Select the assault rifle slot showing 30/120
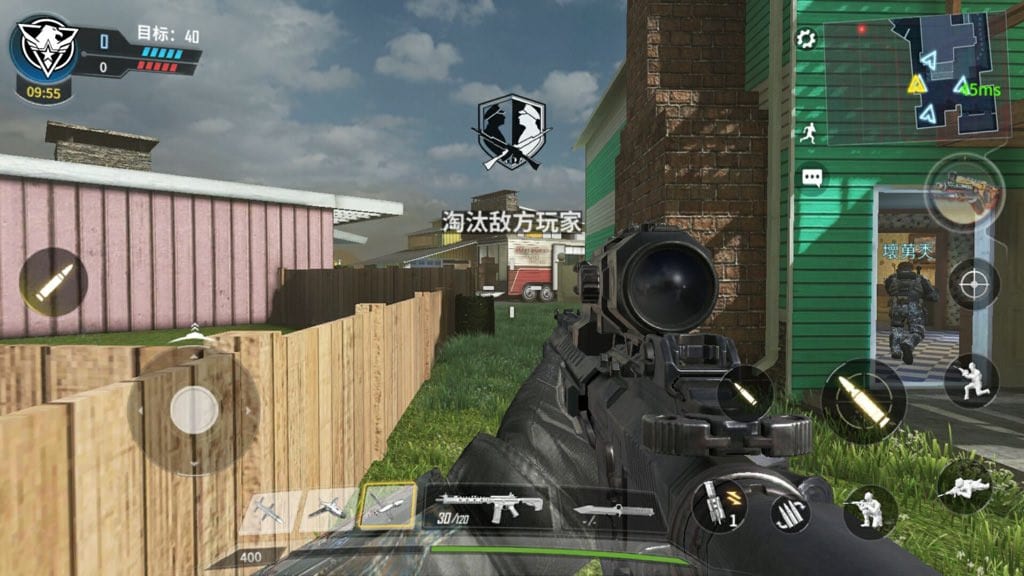The image size is (1024, 576). [x=489, y=507]
